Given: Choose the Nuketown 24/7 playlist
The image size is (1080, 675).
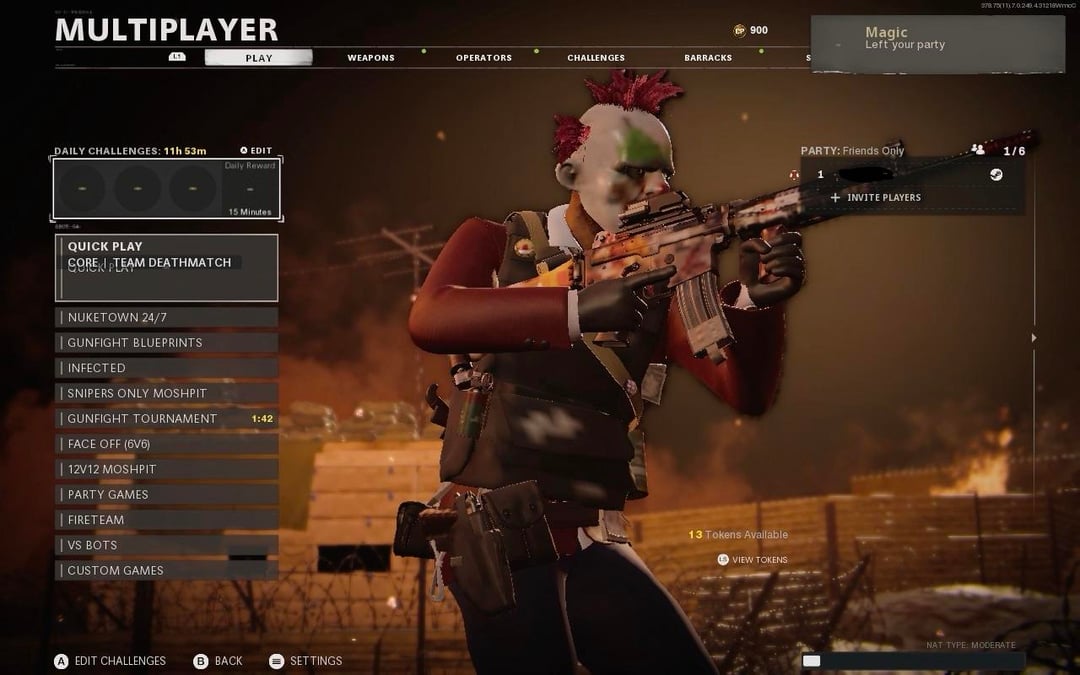Looking at the screenshot, I should 166,317.
